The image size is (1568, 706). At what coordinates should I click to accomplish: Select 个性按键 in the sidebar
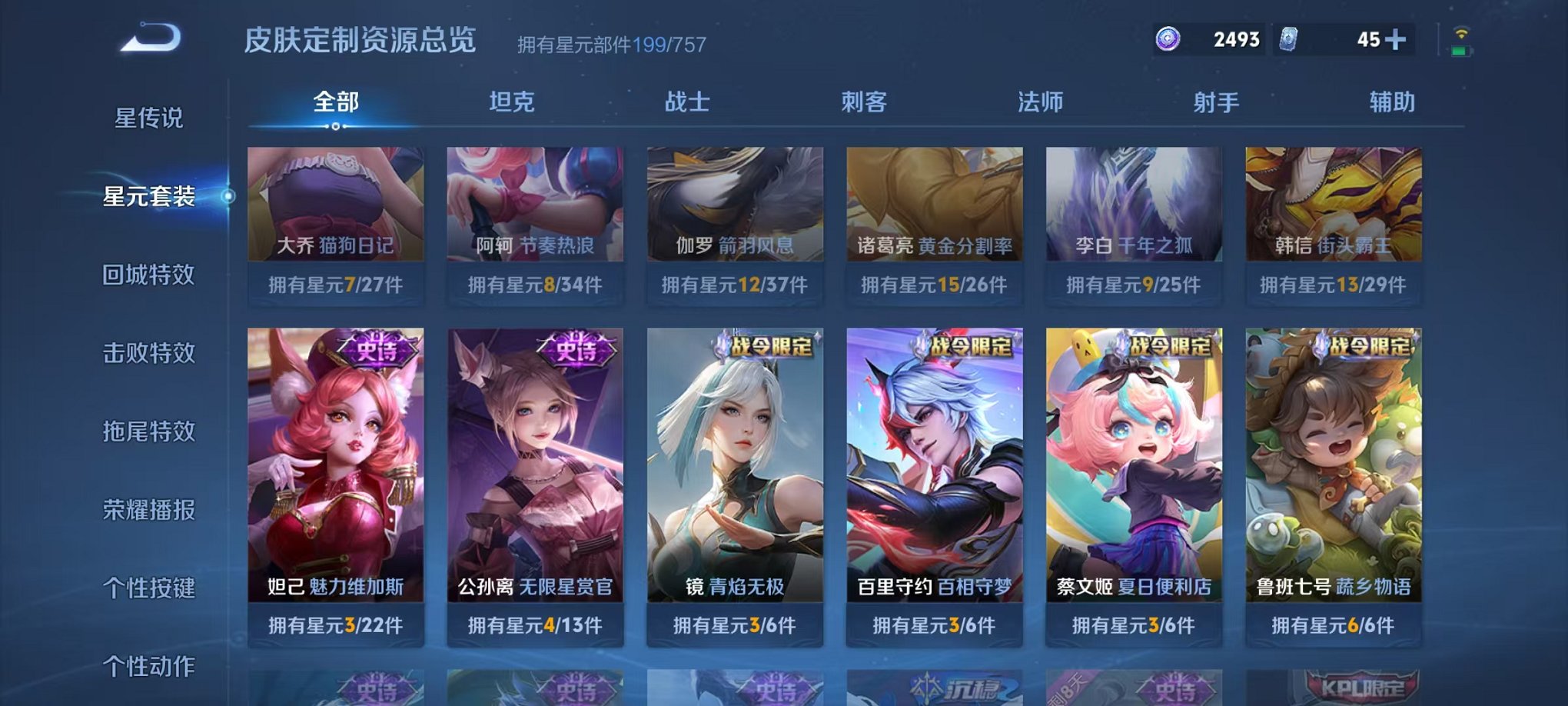[x=149, y=588]
